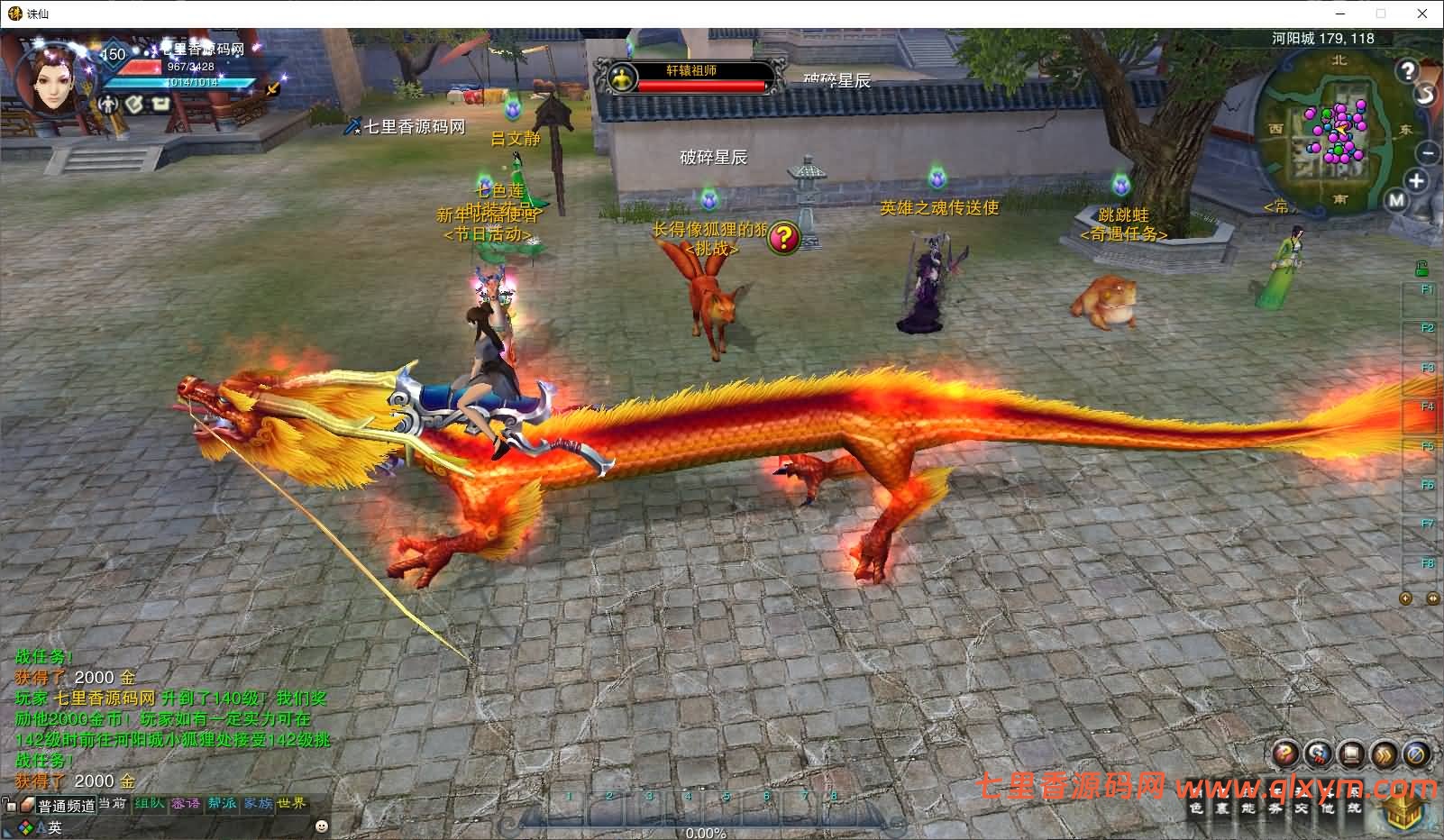Switch chat to the 组队 channel
Image resolution: width=1444 pixels, height=840 pixels.
pyautogui.click(x=149, y=803)
